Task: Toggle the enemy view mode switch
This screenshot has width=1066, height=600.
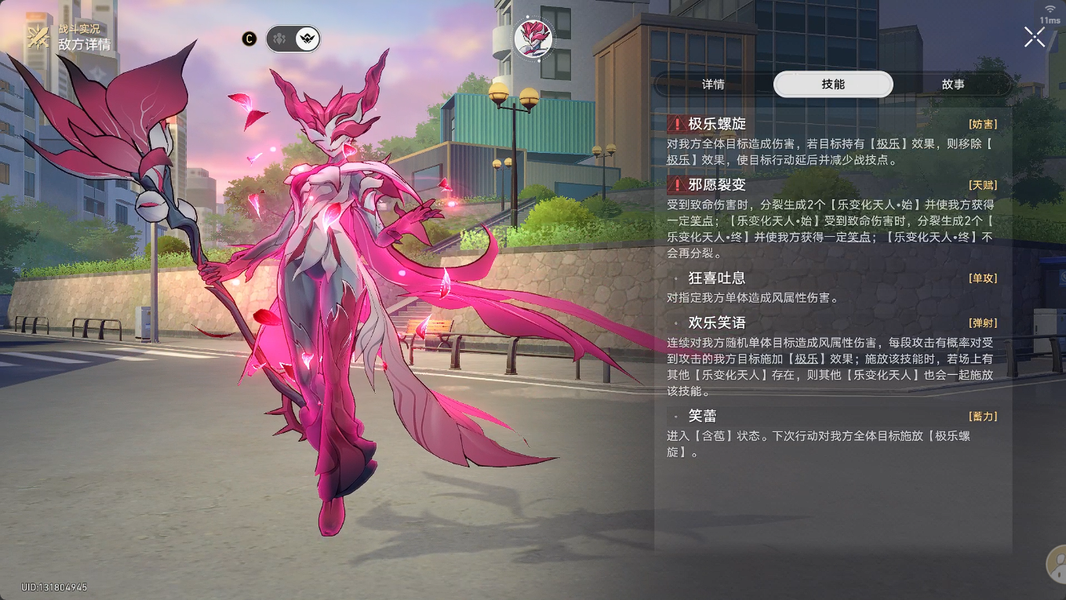Action: pyautogui.click(x=293, y=39)
